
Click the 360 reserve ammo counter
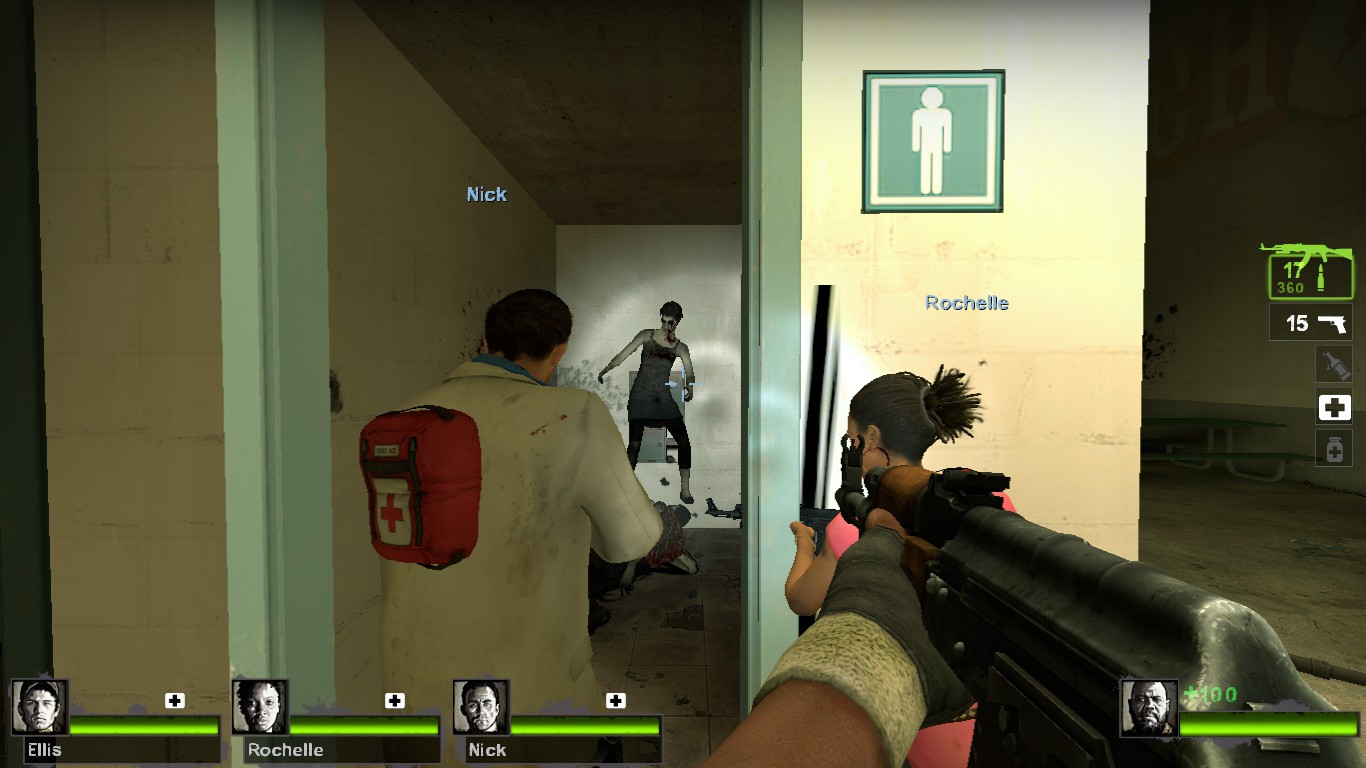tap(1289, 289)
